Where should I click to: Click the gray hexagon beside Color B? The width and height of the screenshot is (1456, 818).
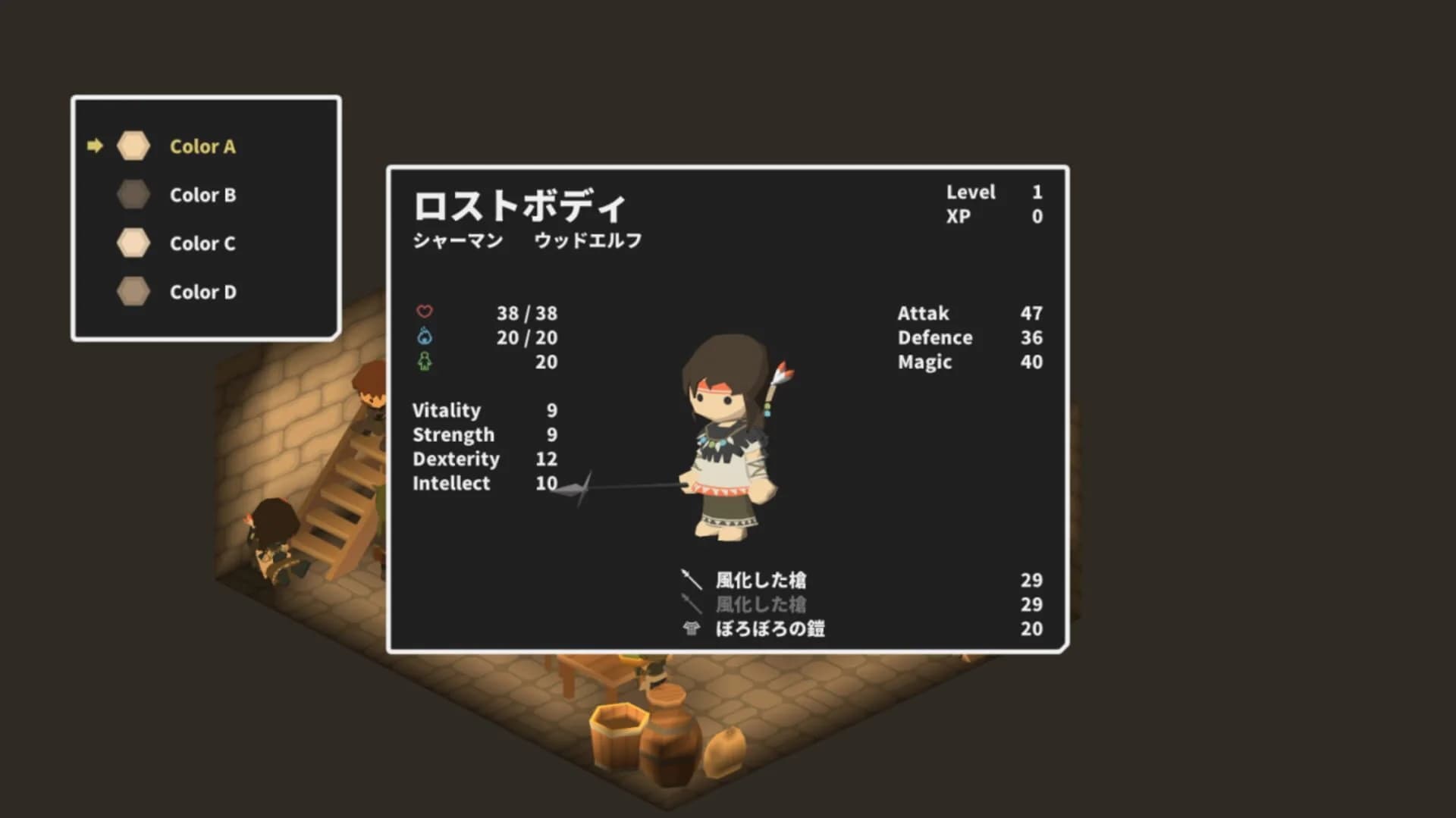tap(133, 195)
